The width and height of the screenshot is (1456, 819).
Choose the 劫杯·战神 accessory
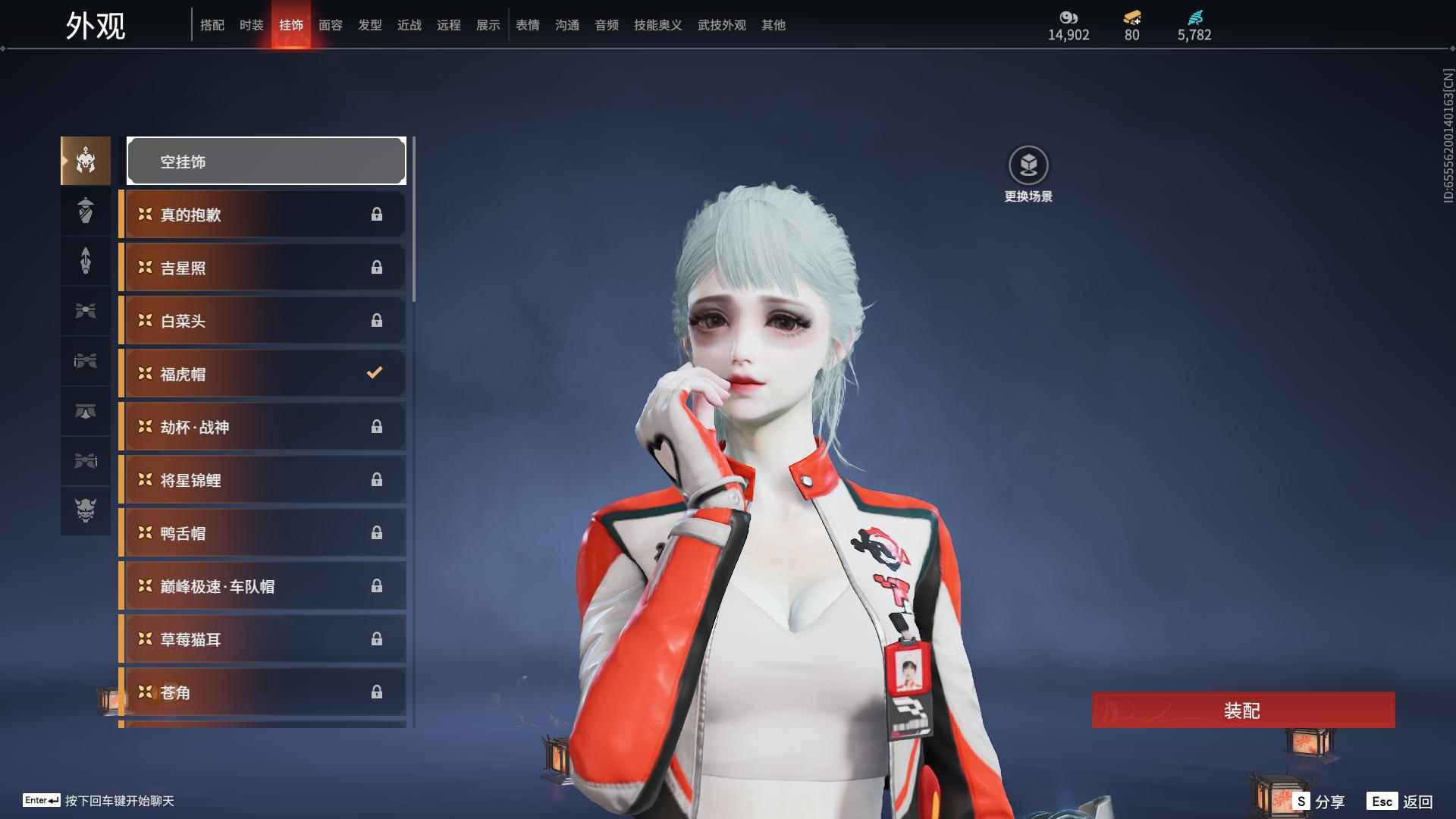(262, 427)
